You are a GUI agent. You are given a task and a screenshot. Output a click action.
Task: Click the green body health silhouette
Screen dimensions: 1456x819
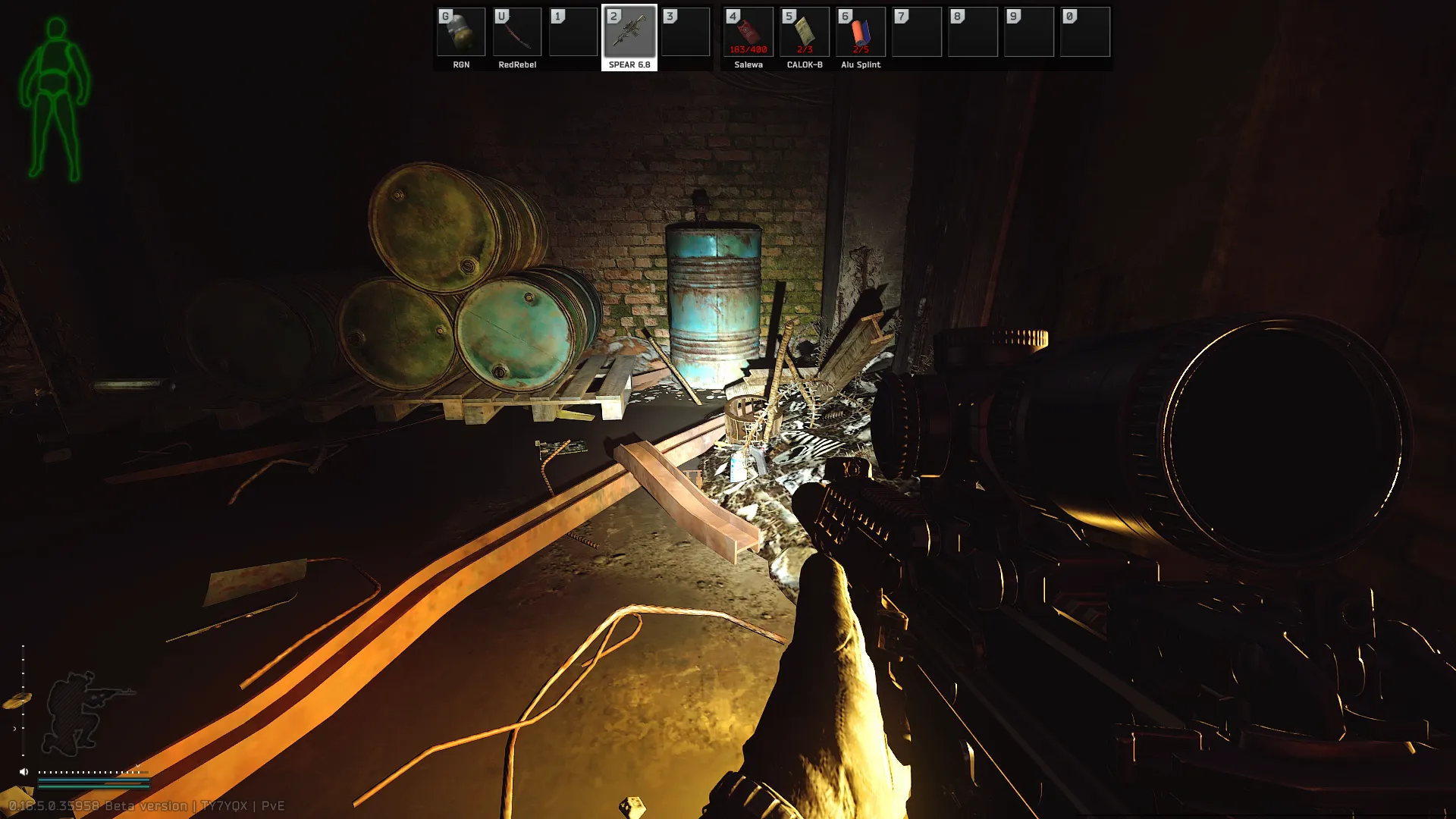point(55,100)
